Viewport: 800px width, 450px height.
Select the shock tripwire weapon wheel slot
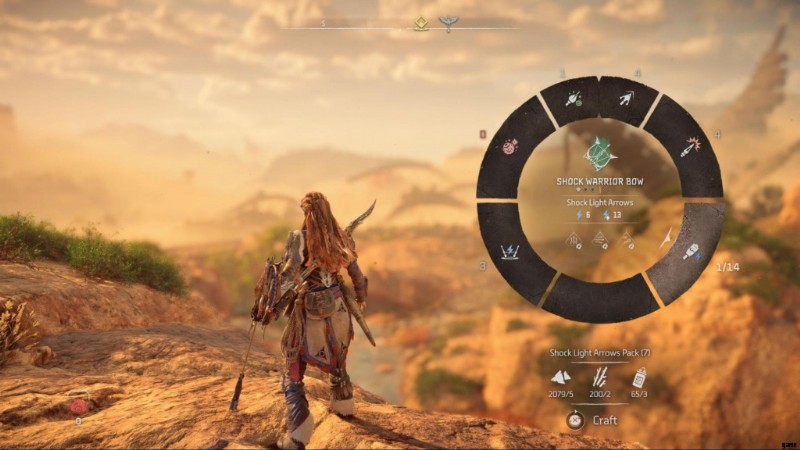click(x=510, y=251)
